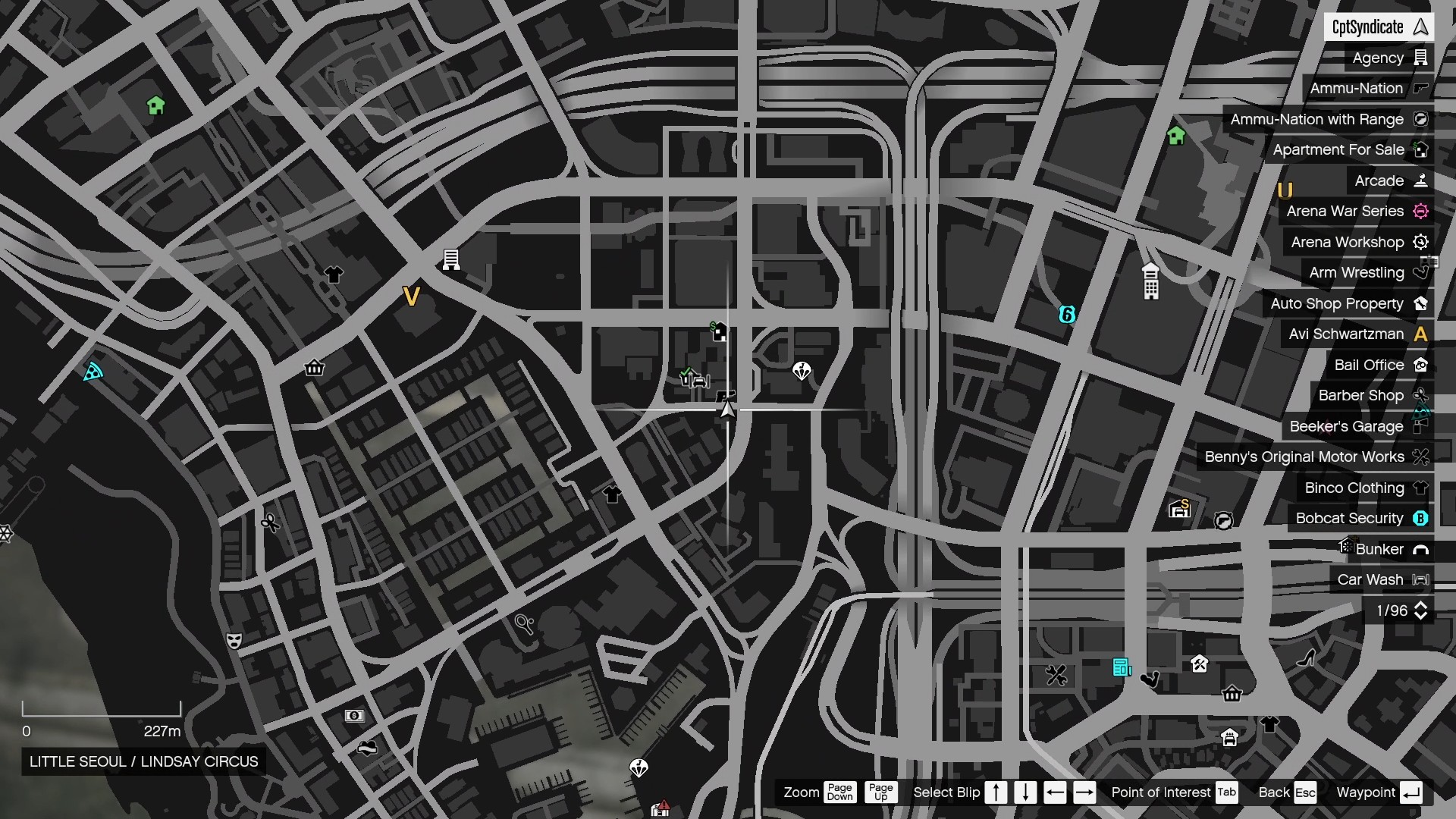The width and height of the screenshot is (1456, 819).
Task: Click the right arrow next to Select Blip
Action: pos(1085,792)
